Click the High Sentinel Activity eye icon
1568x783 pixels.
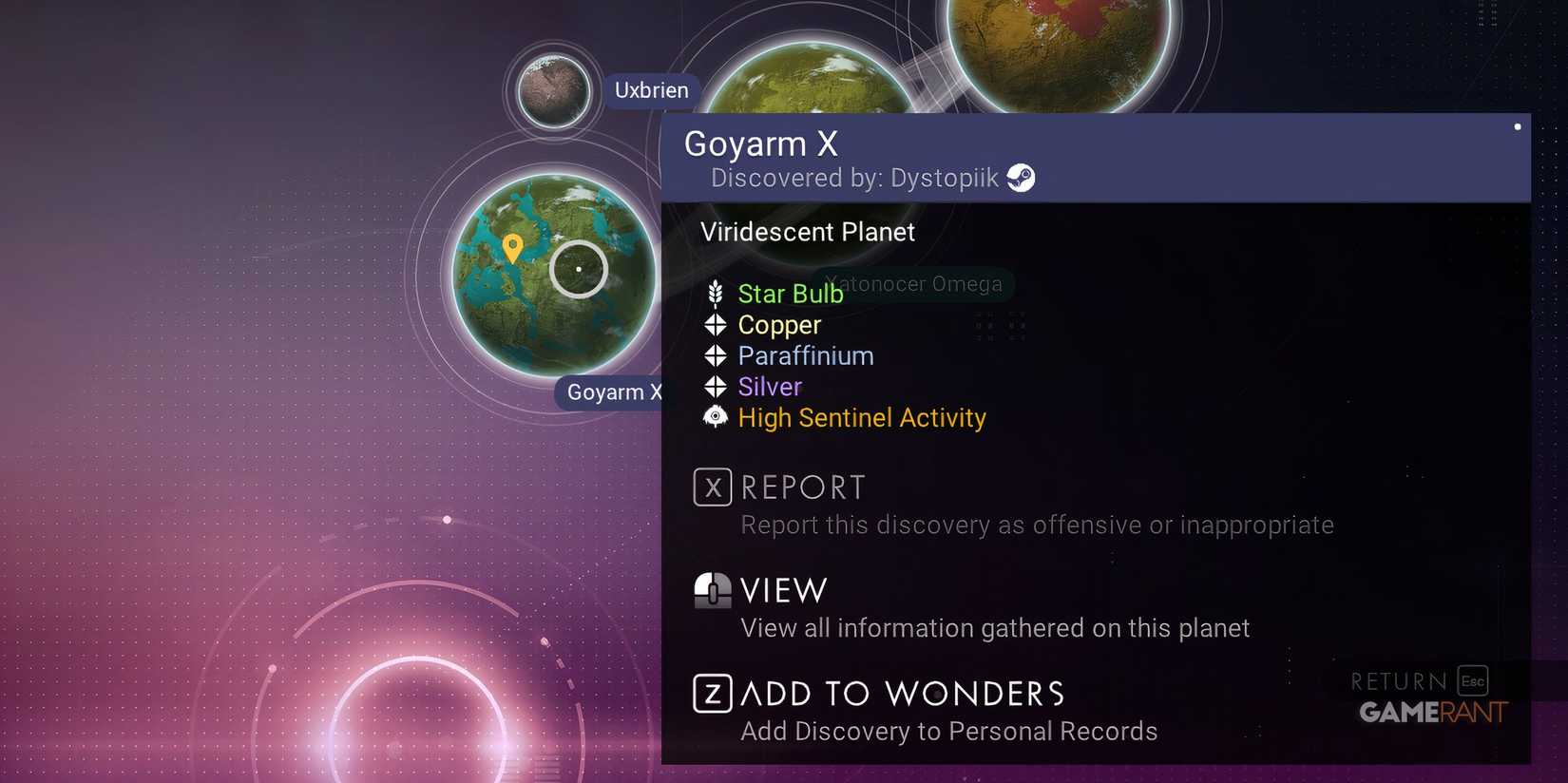pos(716,417)
